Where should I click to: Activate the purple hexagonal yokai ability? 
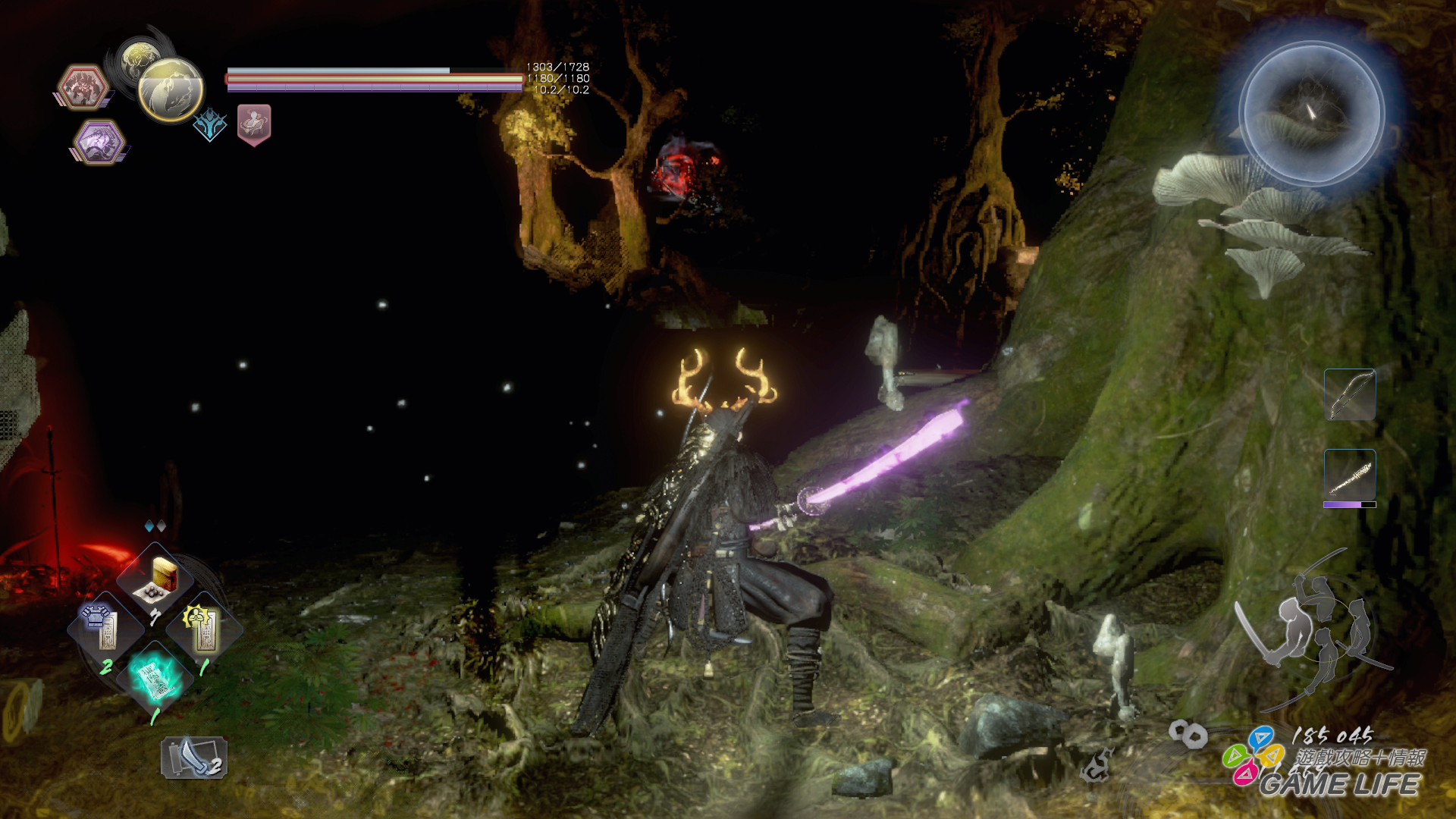[99, 142]
